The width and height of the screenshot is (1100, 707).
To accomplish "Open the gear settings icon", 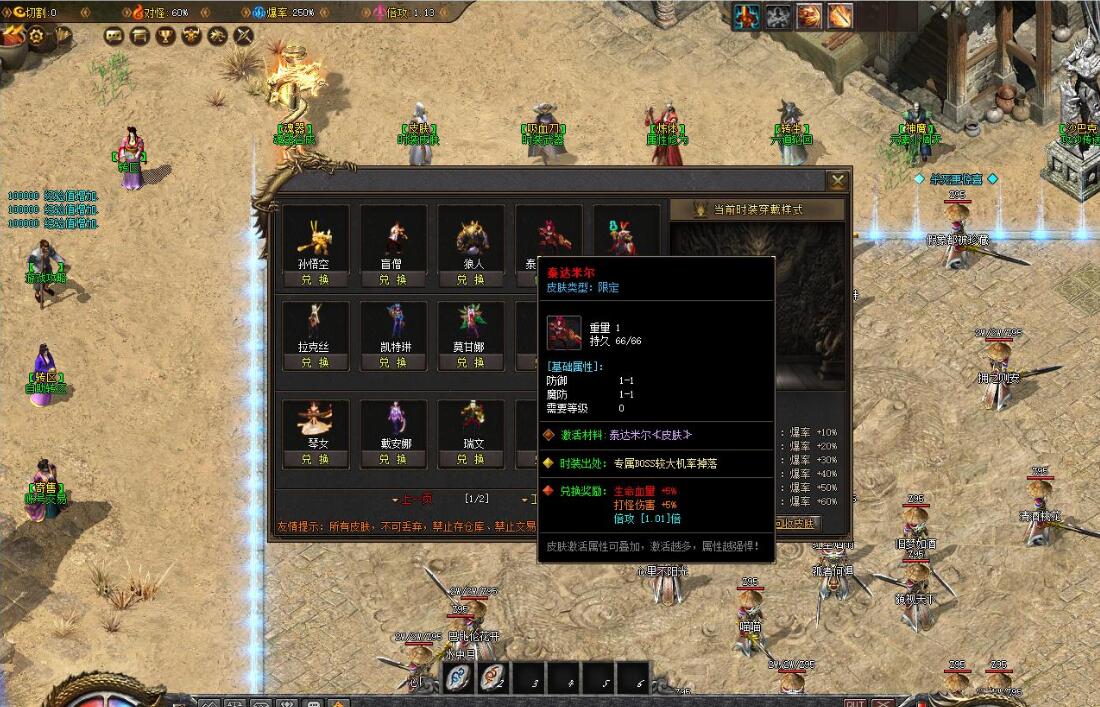I will pos(37,36).
